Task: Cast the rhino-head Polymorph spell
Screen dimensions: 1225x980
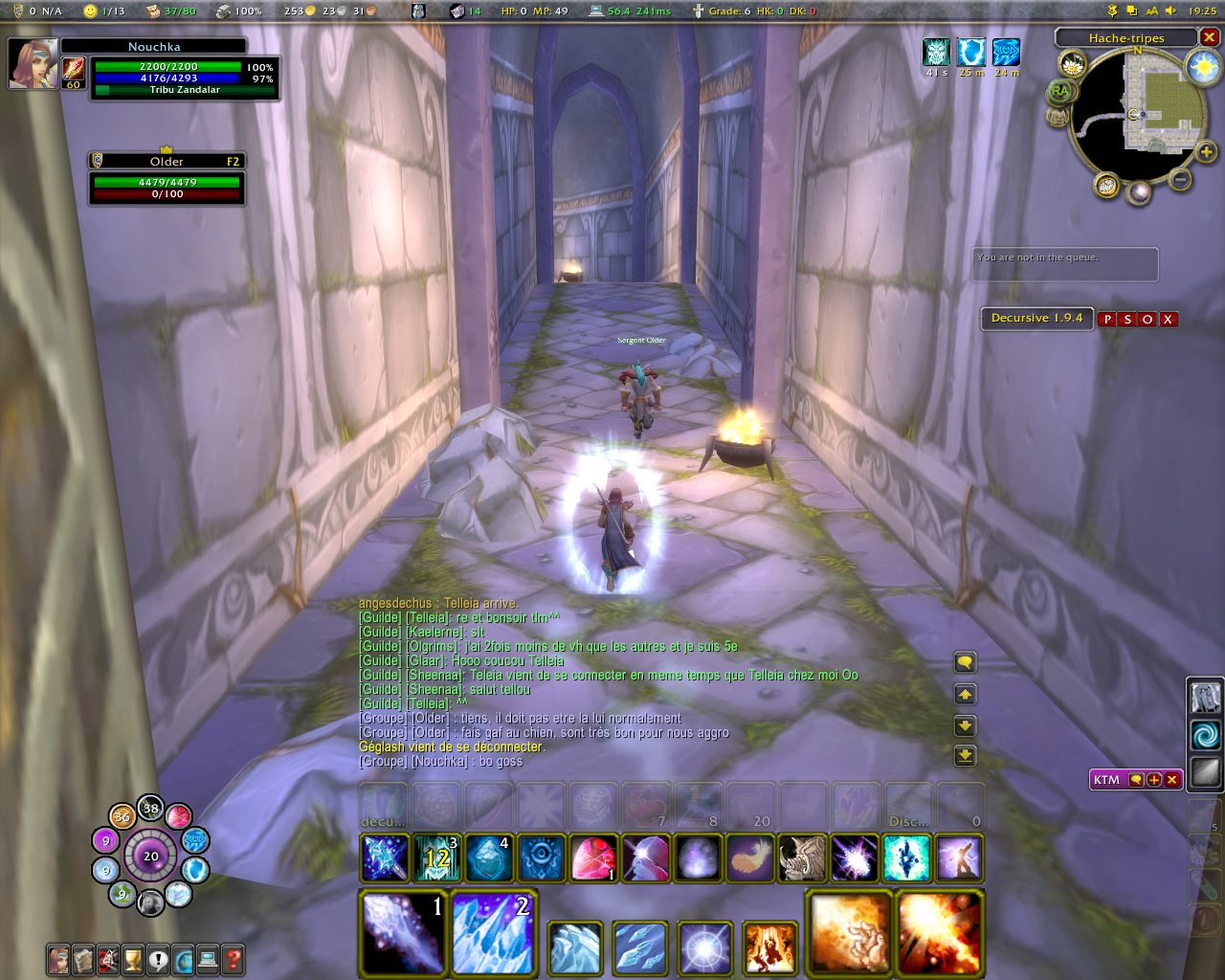Action: [x=802, y=857]
